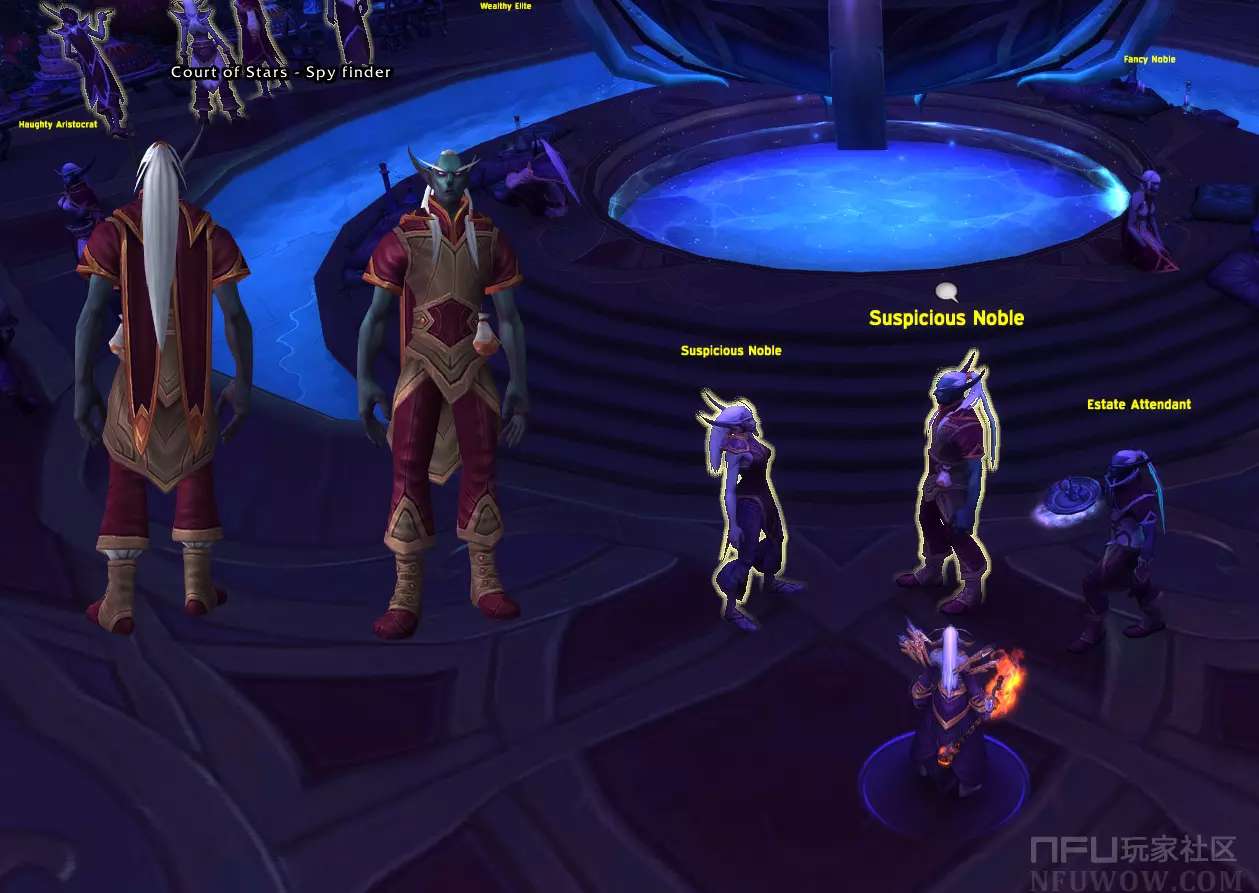The image size is (1259, 893).
Task: Select the Estate Attendant nameplate
Action: 1138,405
